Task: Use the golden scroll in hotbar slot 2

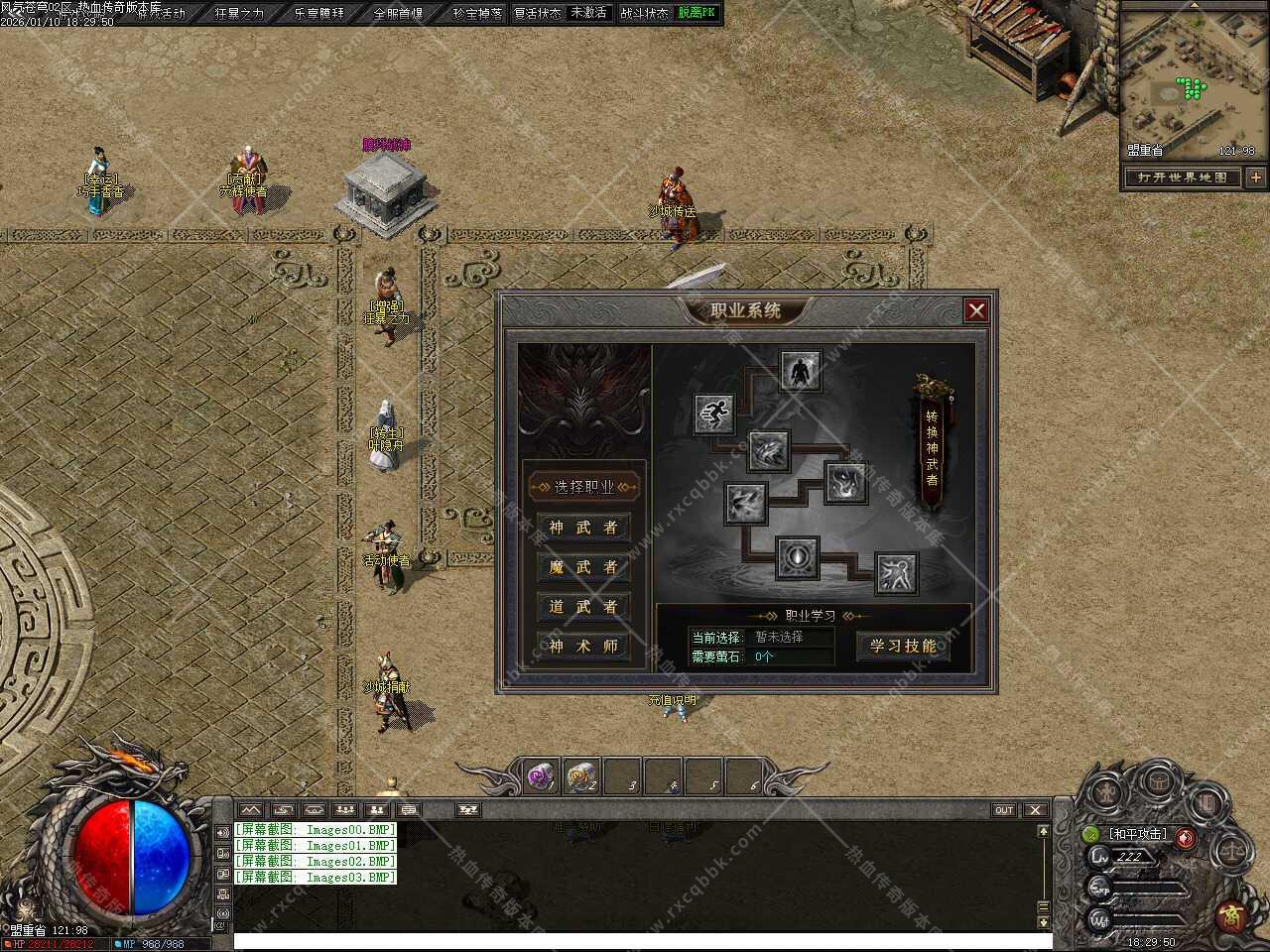Action: 581,776
